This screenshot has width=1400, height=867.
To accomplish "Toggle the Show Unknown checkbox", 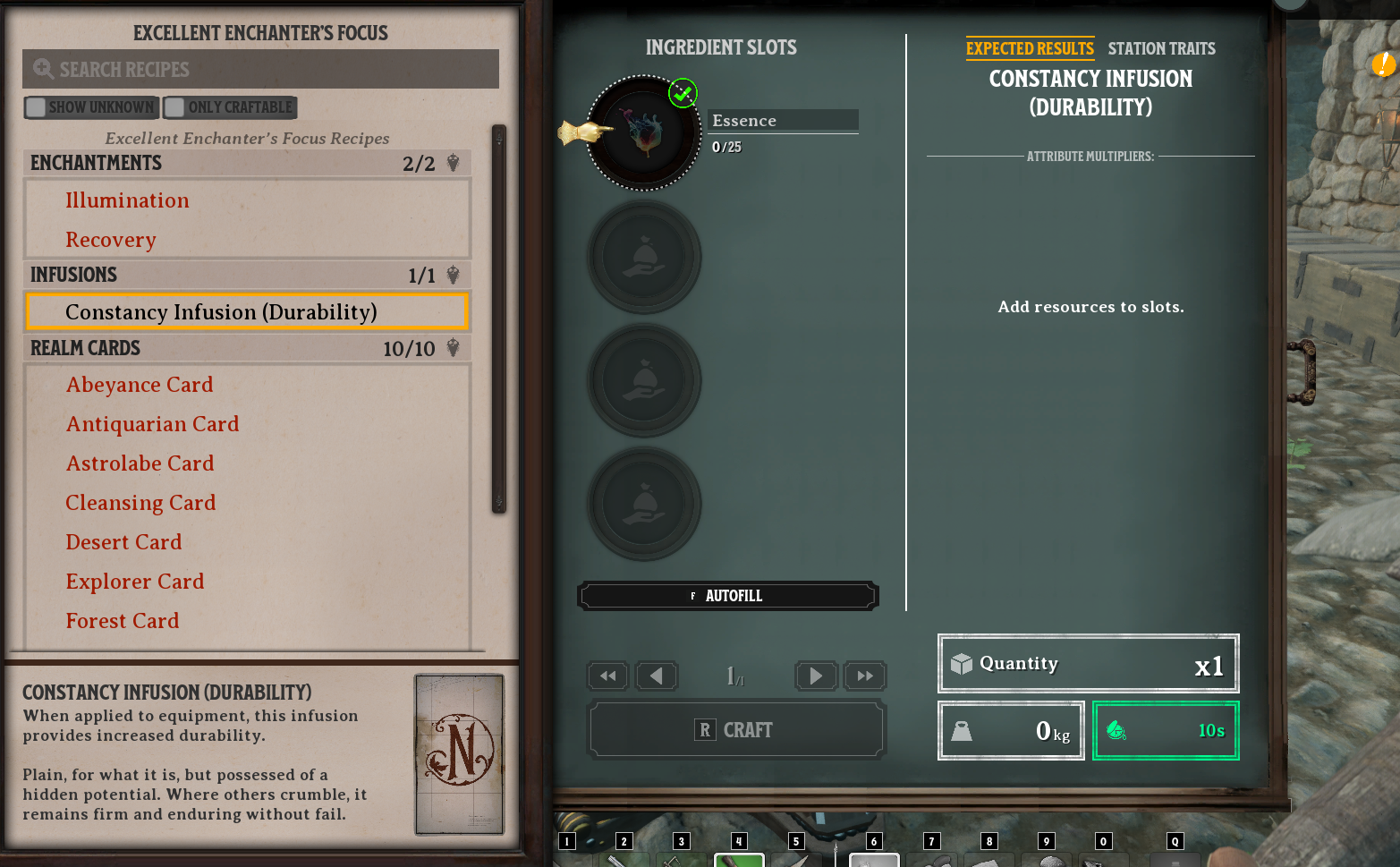I will 37,107.
